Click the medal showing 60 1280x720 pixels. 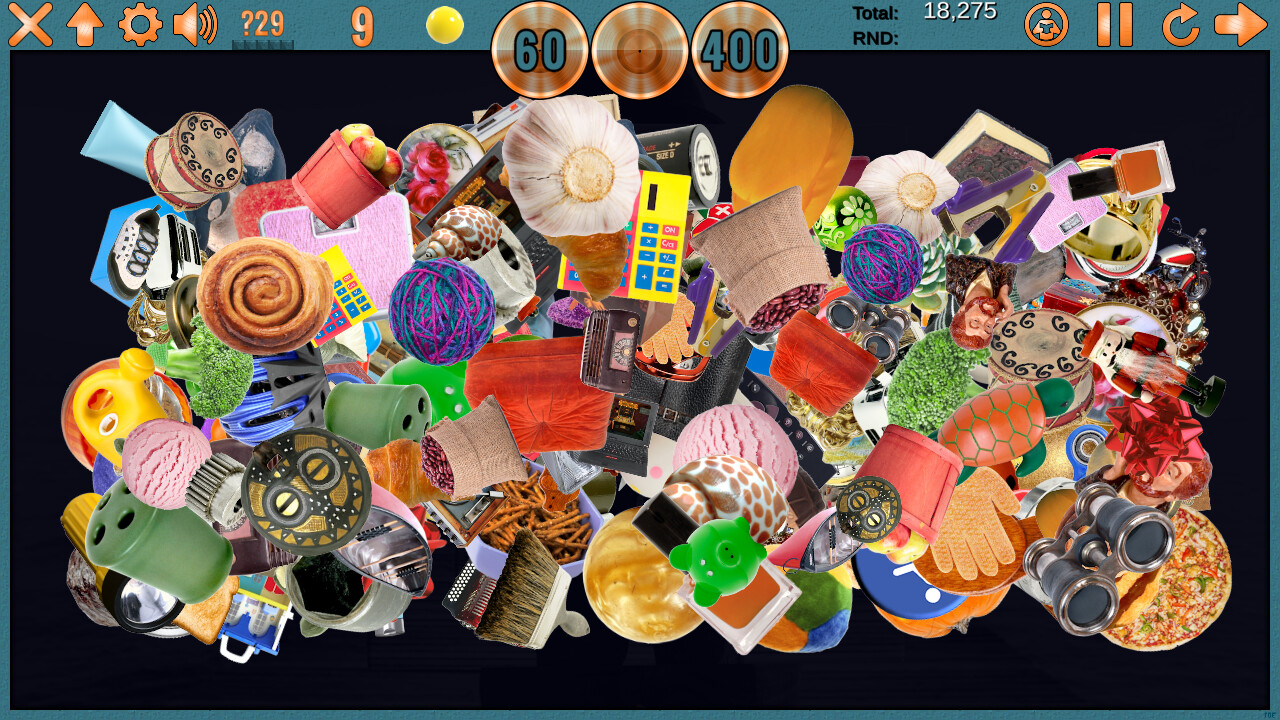point(538,52)
